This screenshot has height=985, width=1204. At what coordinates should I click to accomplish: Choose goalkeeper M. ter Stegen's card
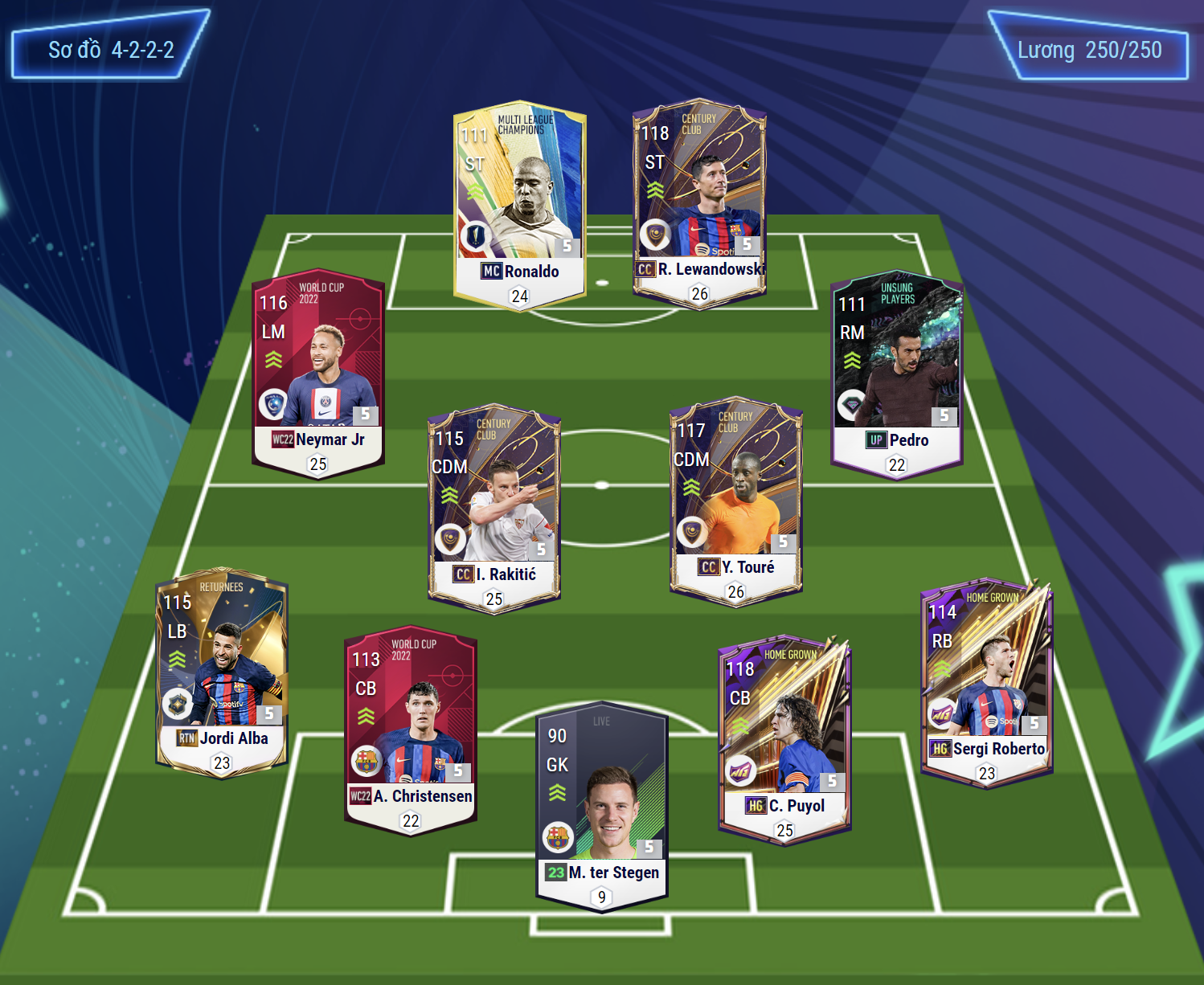(x=601, y=807)
